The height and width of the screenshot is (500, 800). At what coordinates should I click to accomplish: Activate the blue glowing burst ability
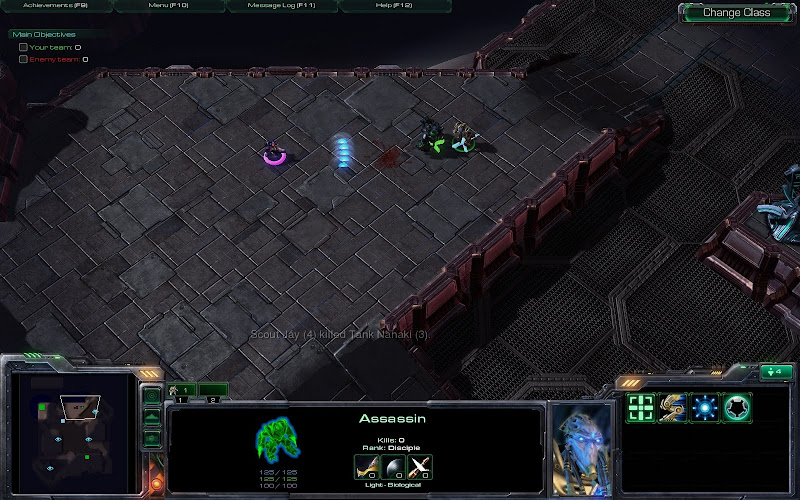coord(704,407)
